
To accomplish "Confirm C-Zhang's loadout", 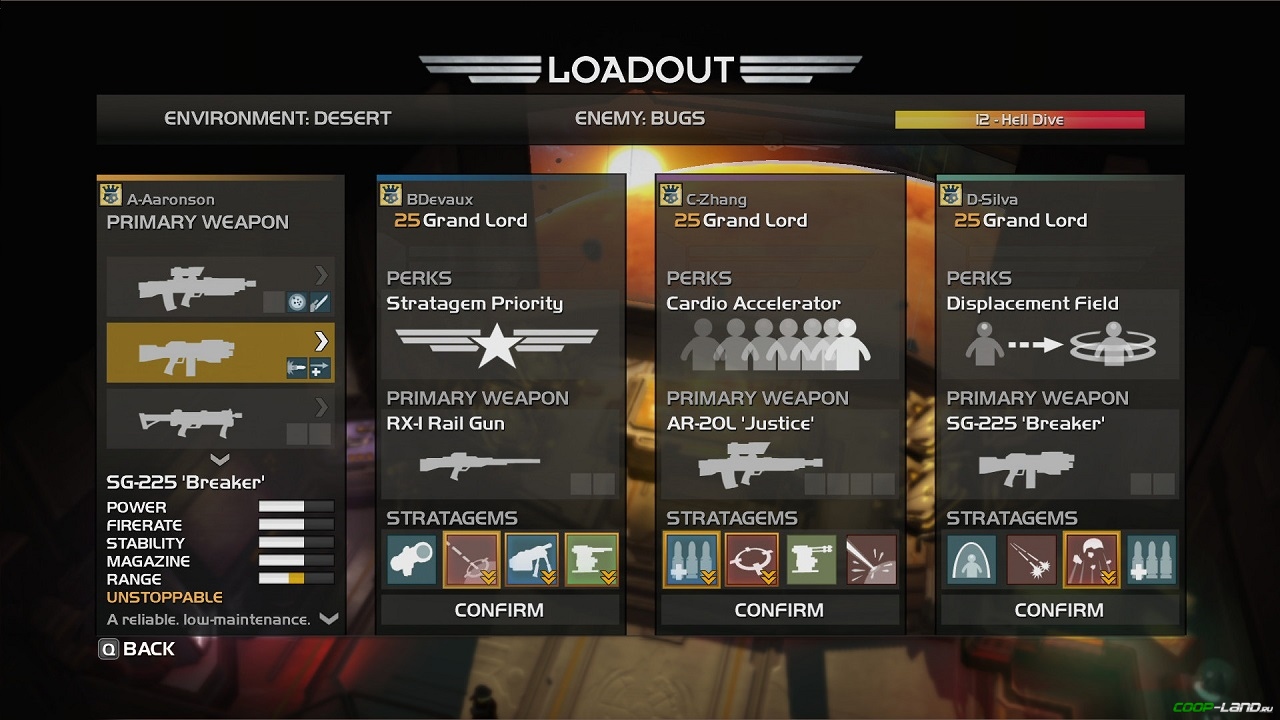I will pos(779,610).
